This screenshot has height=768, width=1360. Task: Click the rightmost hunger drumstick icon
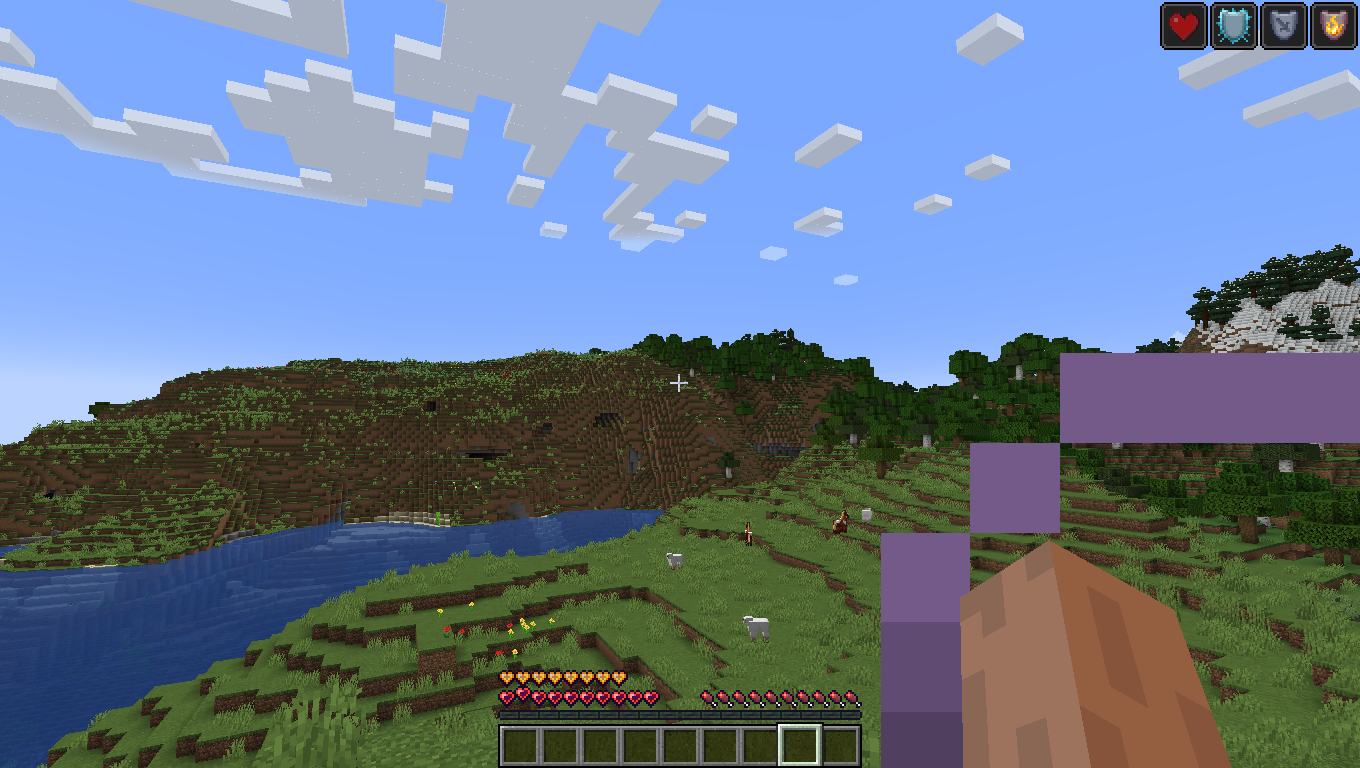[853, 698]
